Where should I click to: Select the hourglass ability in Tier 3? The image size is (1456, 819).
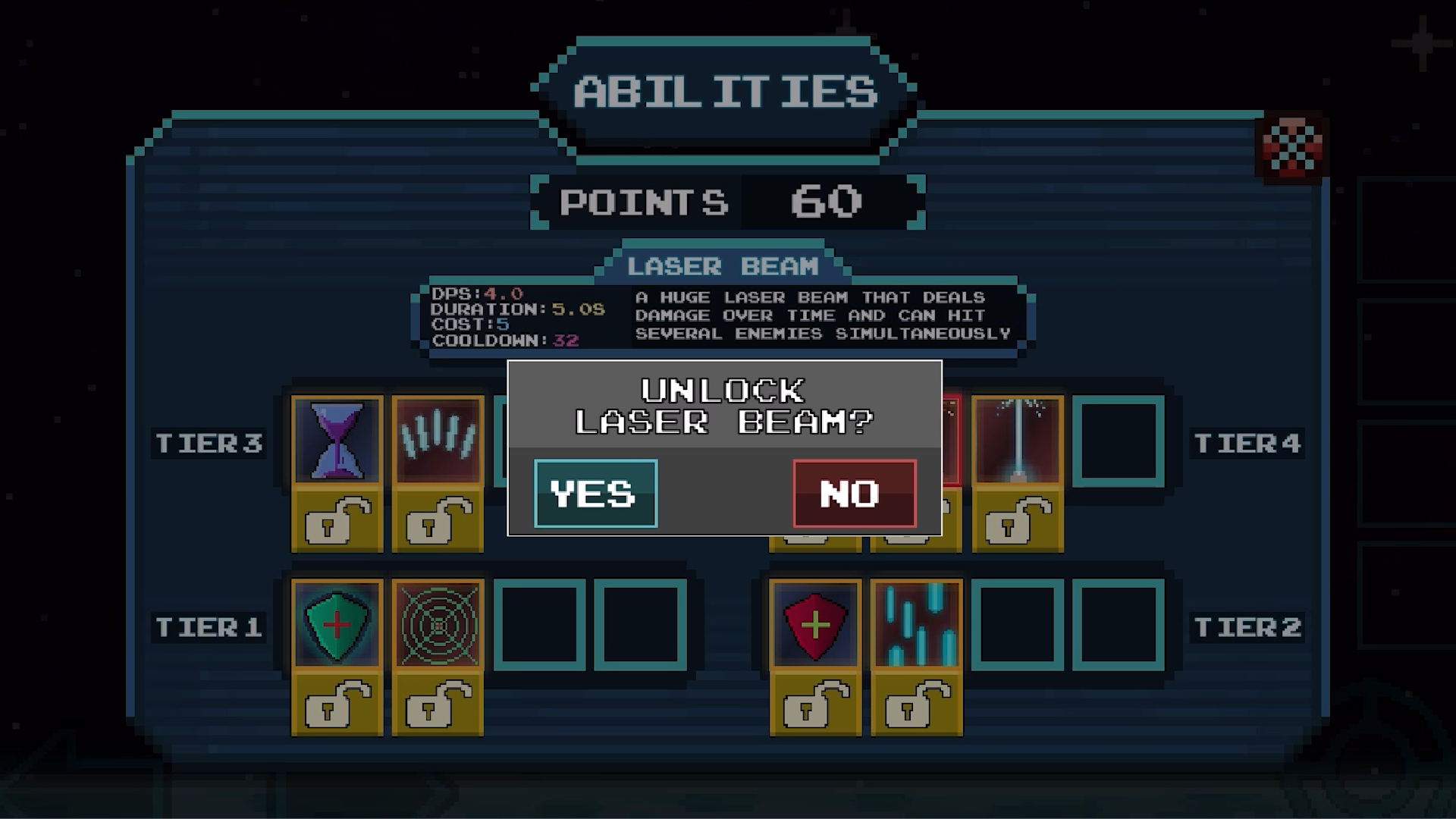pos(336,438)
